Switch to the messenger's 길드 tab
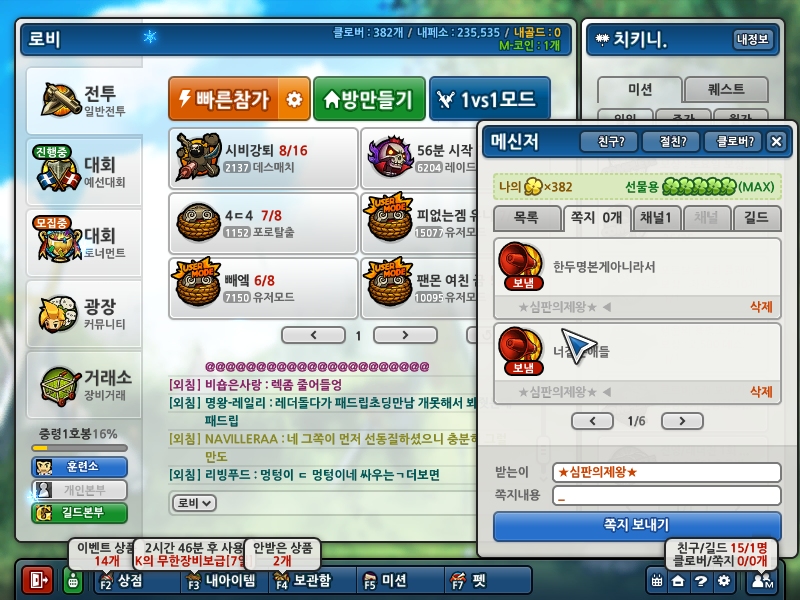This screenshot has width=800, height=600. pos(757,217)
